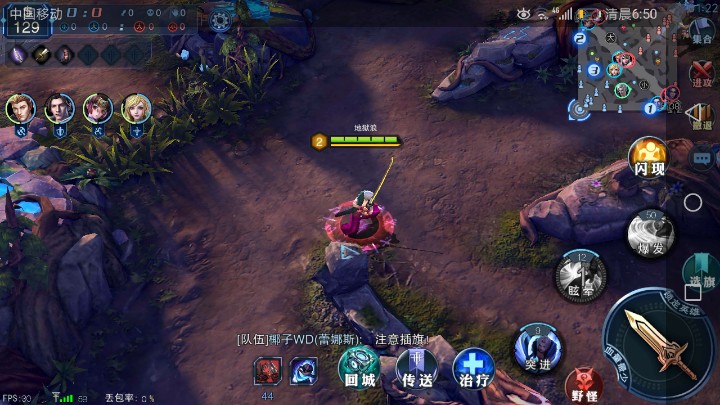Open the settings gear icon
720x405 pixels.
220,19
